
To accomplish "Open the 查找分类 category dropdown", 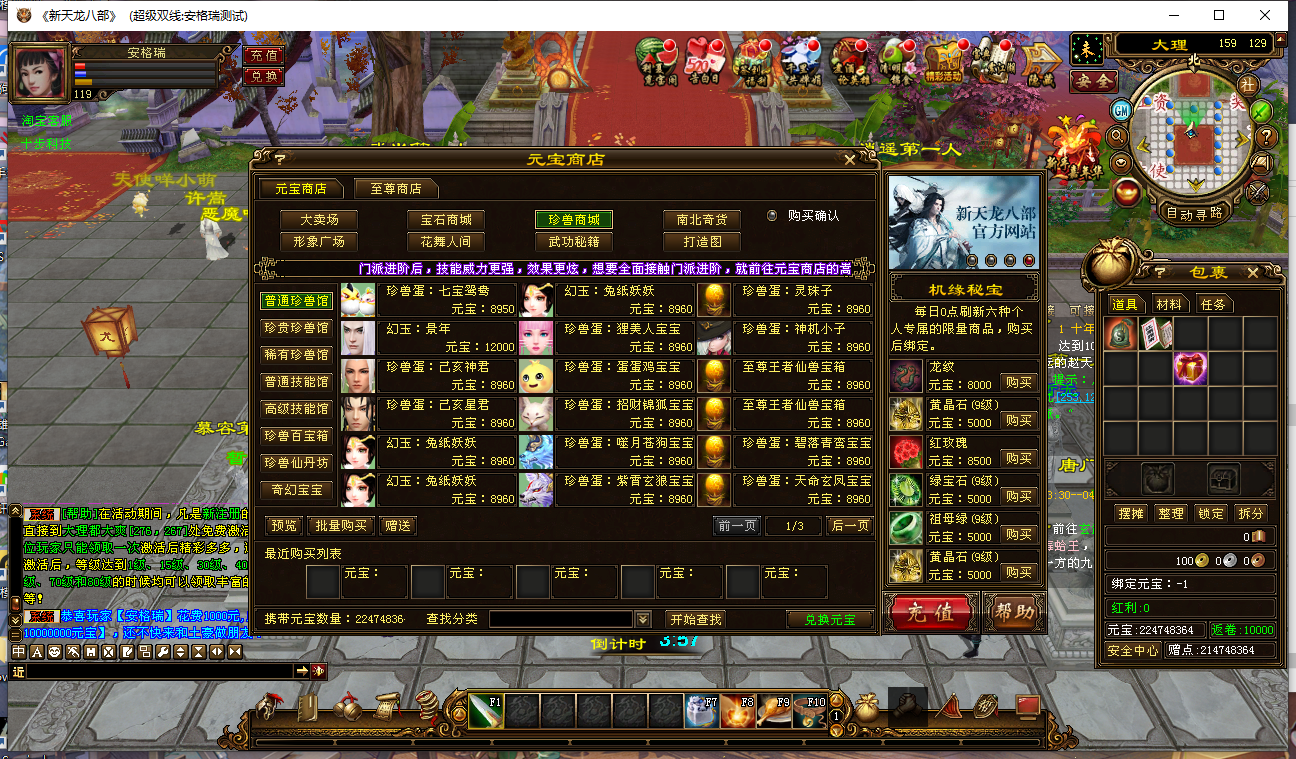I will (641, 619).
